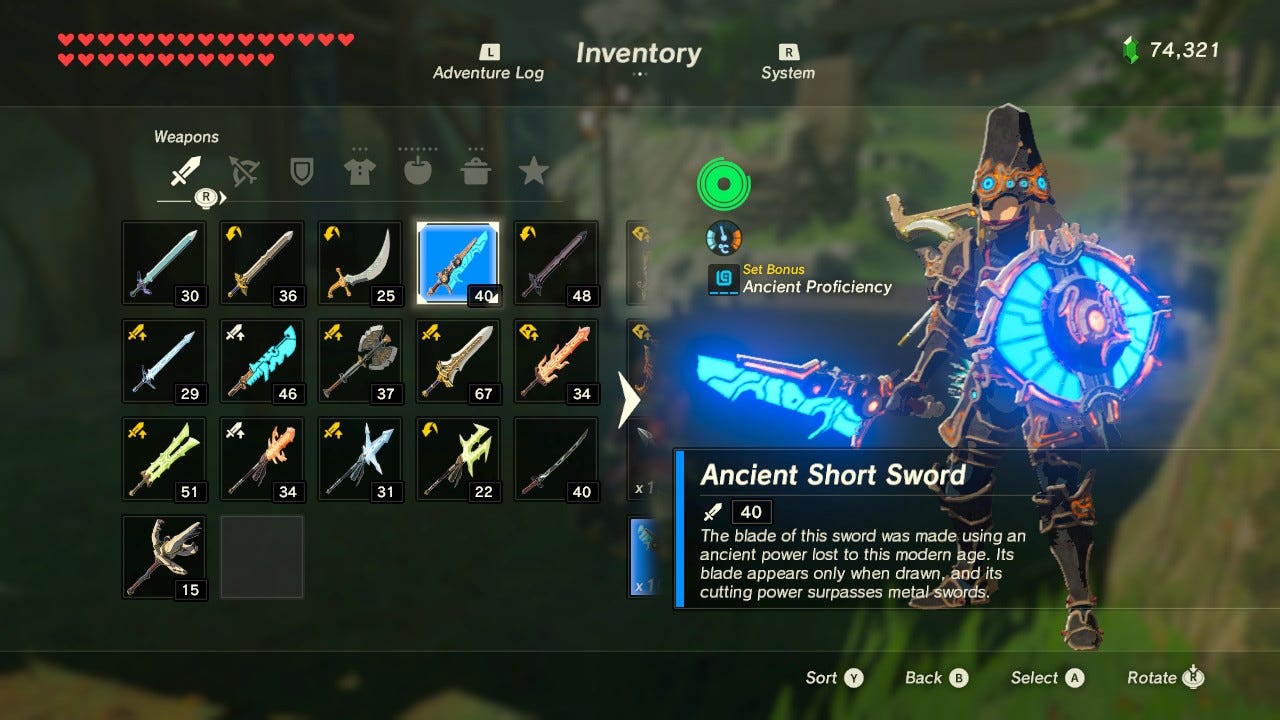Open the Shields category icon

(x=301, y=170)
